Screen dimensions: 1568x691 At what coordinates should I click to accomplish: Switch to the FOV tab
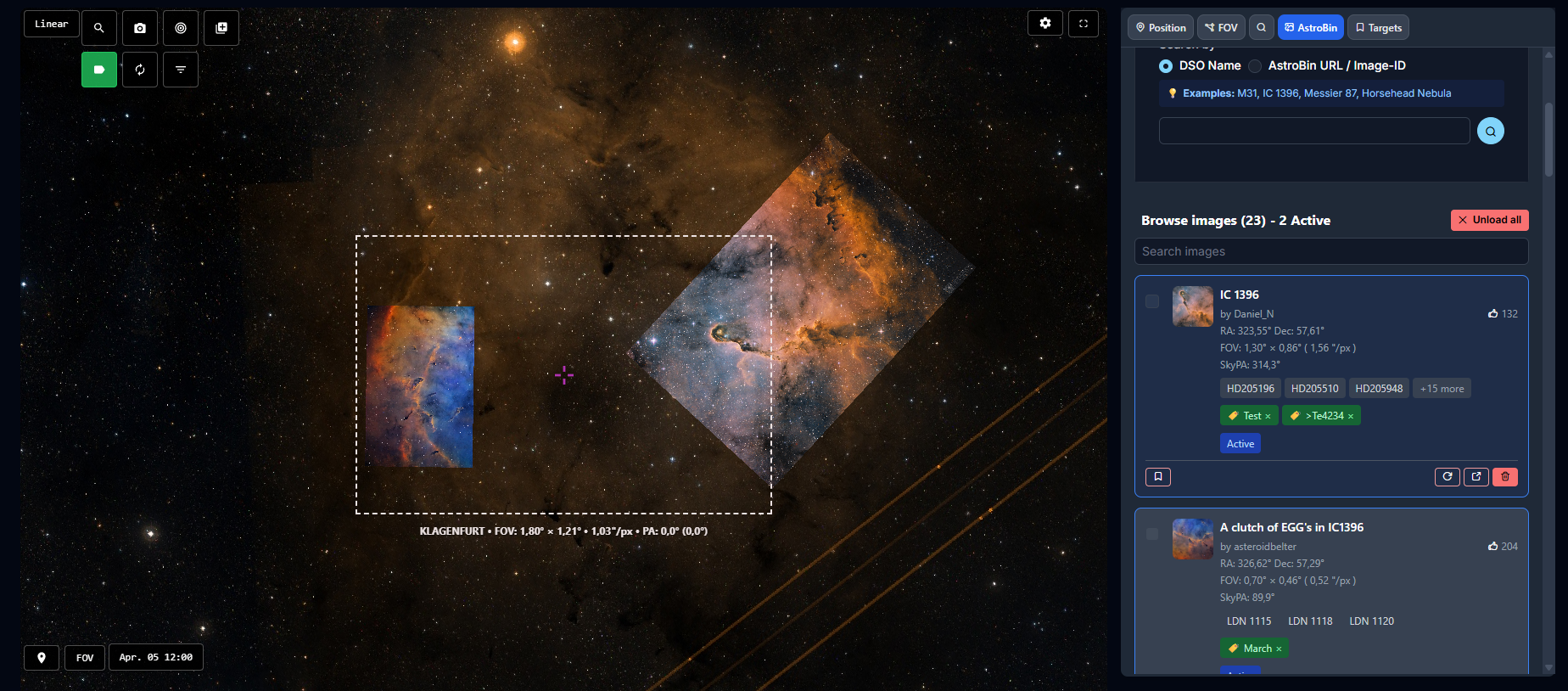[1221, 26]
